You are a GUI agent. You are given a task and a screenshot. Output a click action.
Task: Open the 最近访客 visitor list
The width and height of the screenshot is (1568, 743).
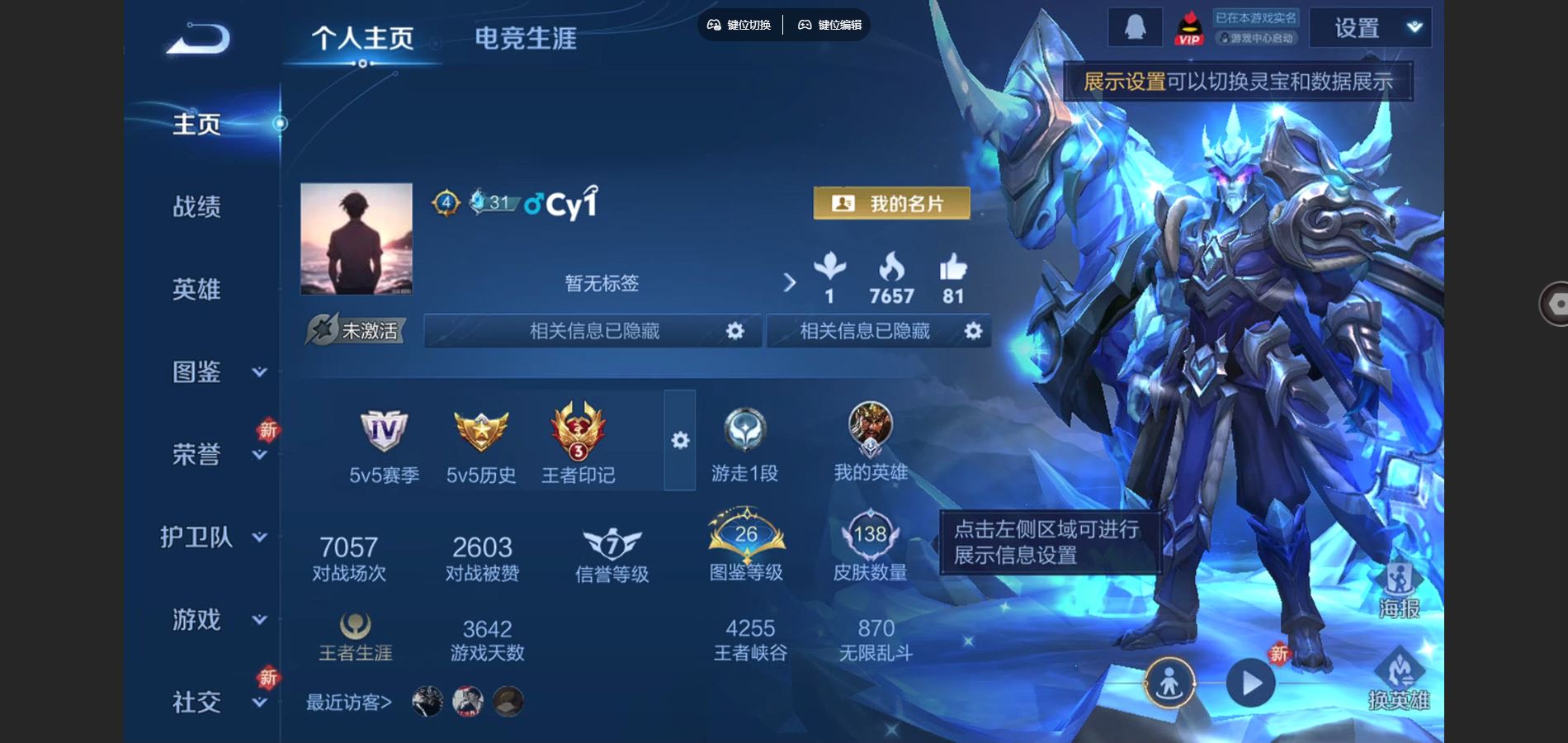(349, 703)
